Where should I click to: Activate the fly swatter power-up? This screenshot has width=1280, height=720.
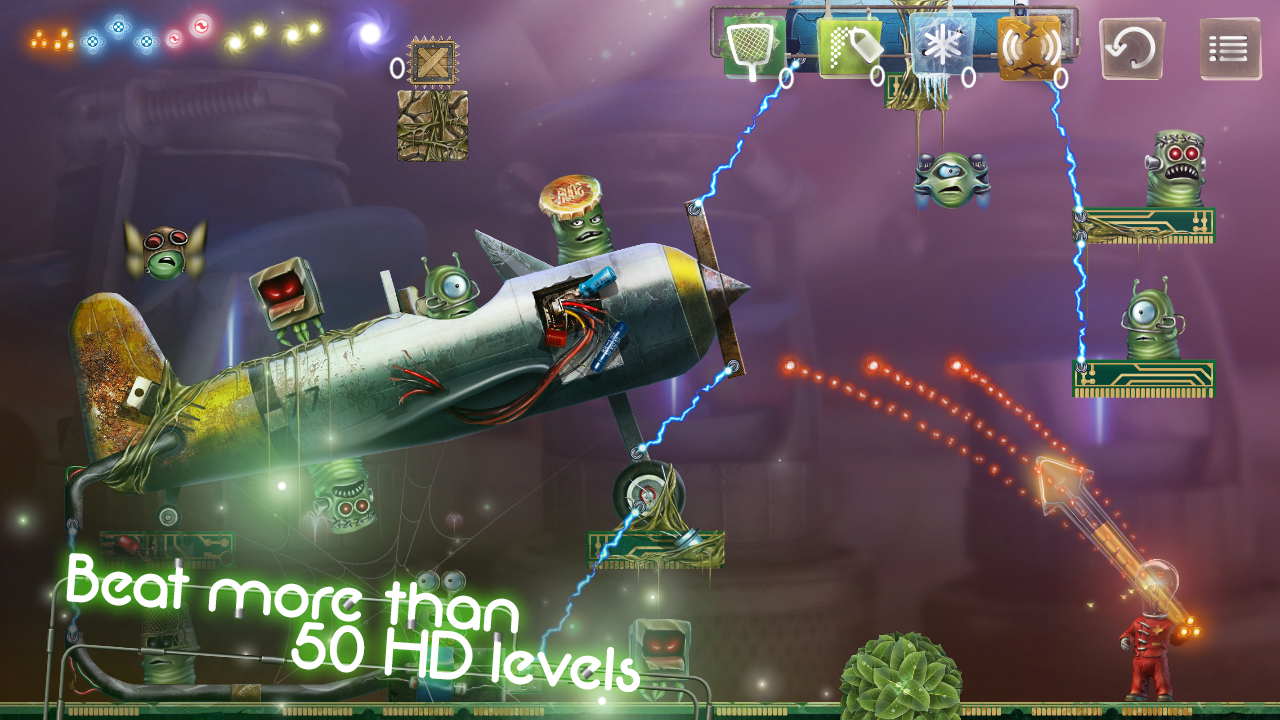coord(753,47)
